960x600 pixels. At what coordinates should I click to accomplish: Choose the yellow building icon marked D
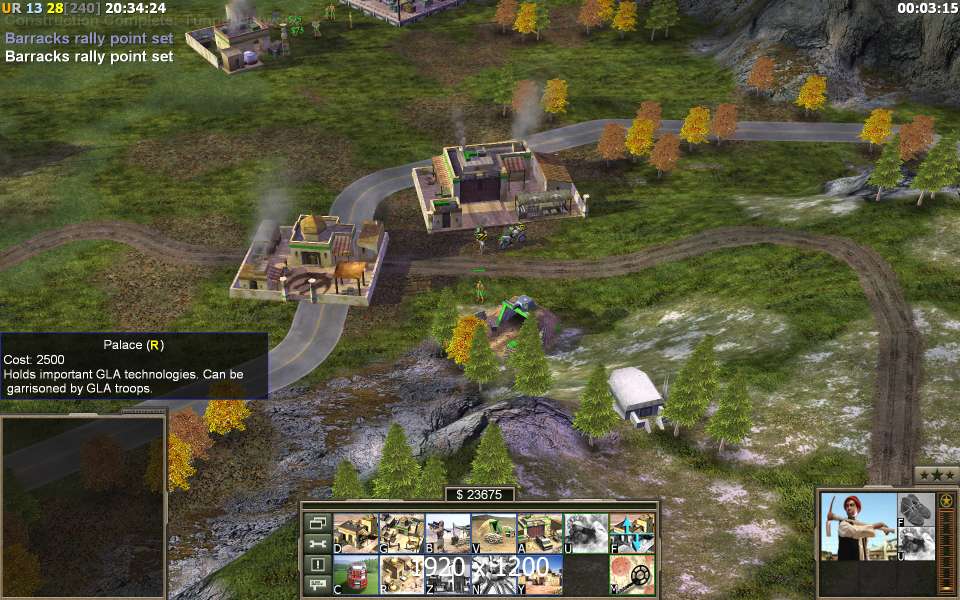coord(354,533)
